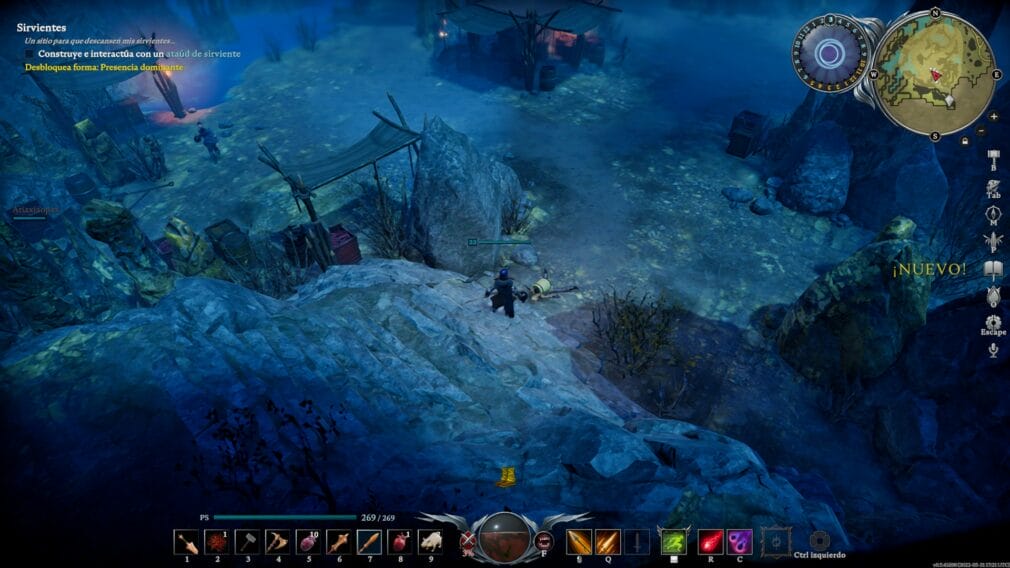Open the book icon marked ¡NUEVO!
This screenshot has height=568, width=1010.
pyautogui.click(x=993, y=268)
